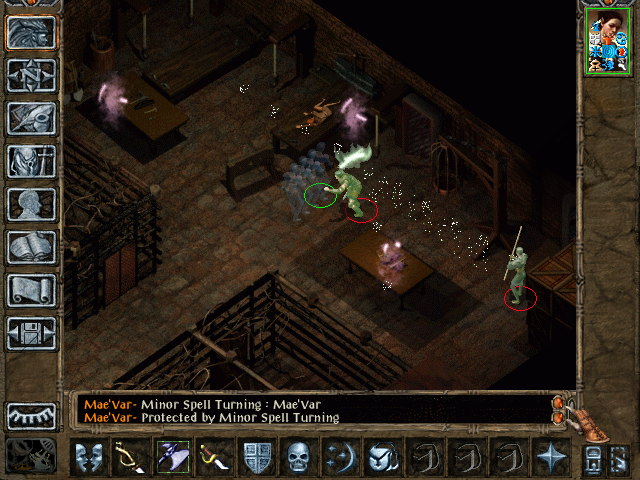This screenshot has height=480, width=640.
Task: Open the inventory screen
Action: 31,161
